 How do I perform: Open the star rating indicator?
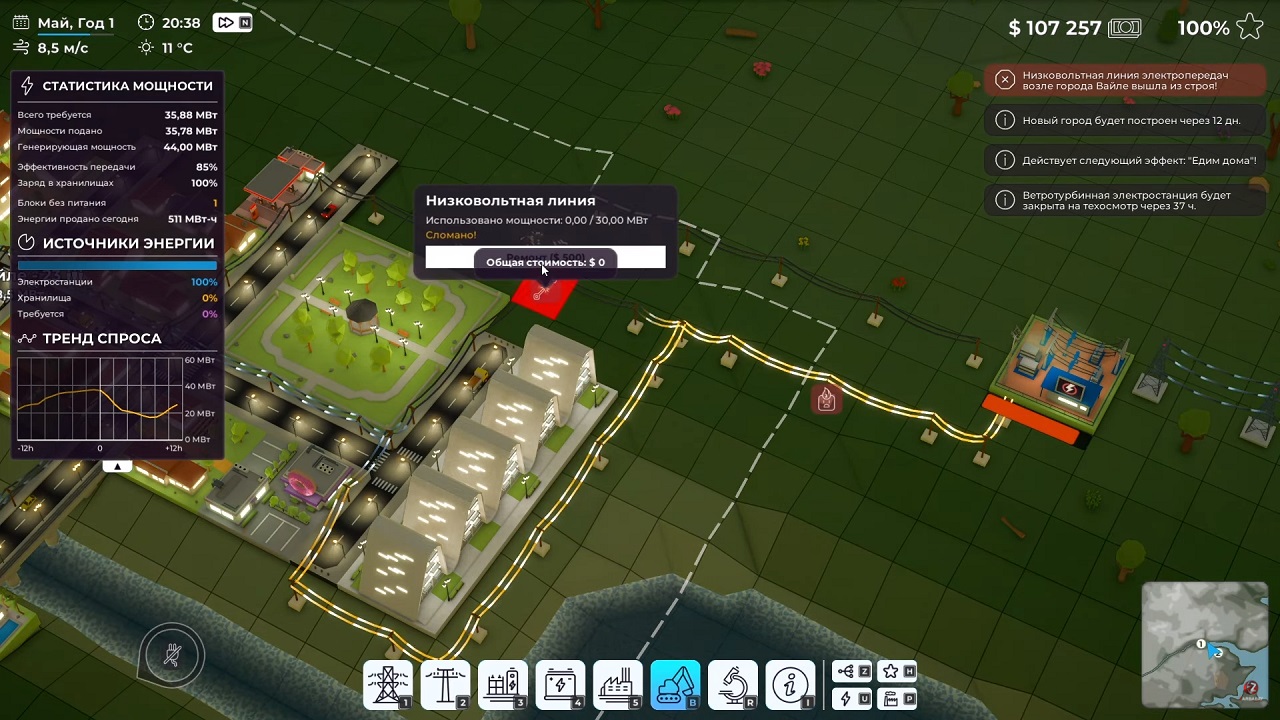(x=1250, y=28)
